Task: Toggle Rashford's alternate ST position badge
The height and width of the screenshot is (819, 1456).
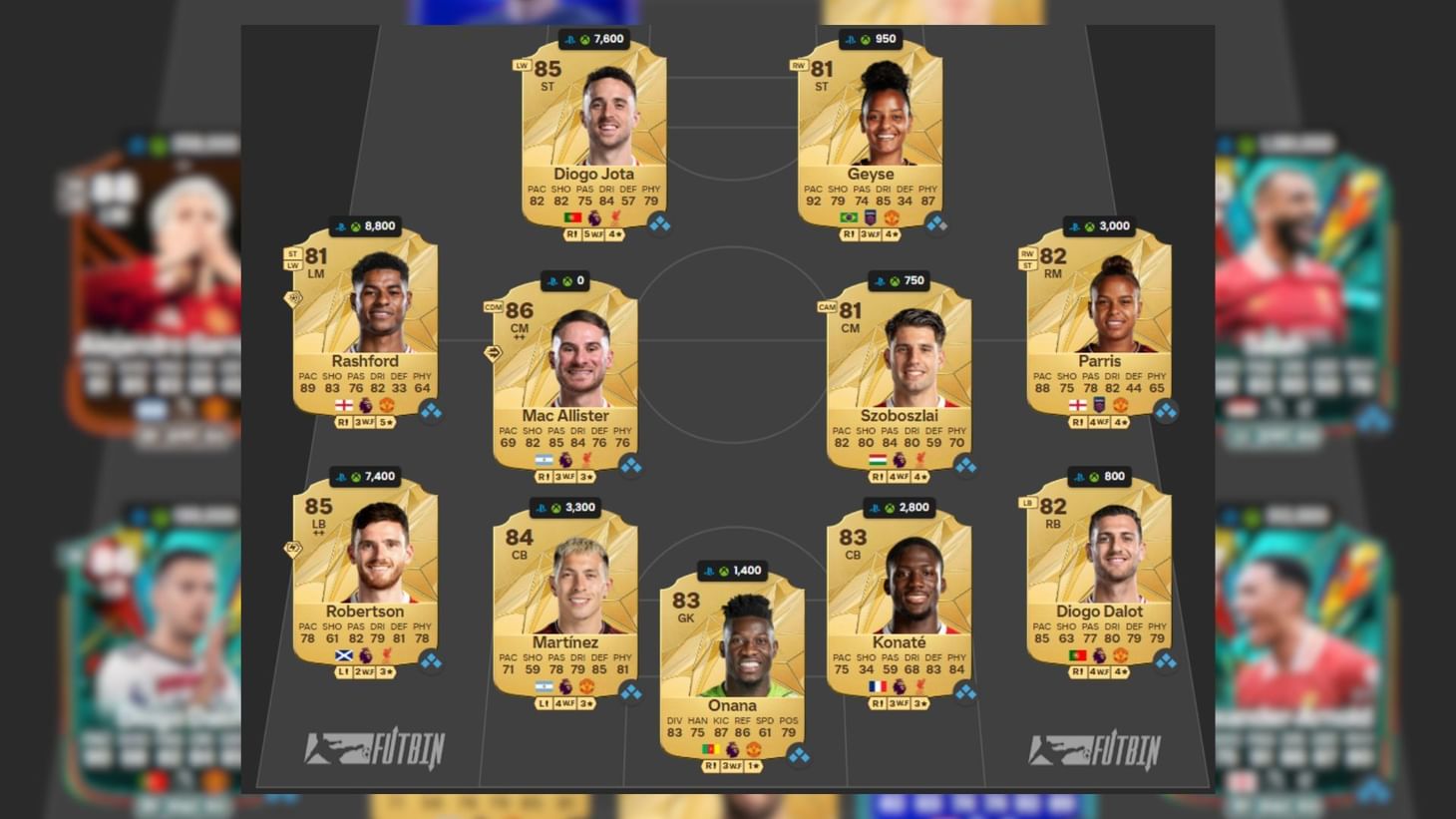Action: pos(292,252)
